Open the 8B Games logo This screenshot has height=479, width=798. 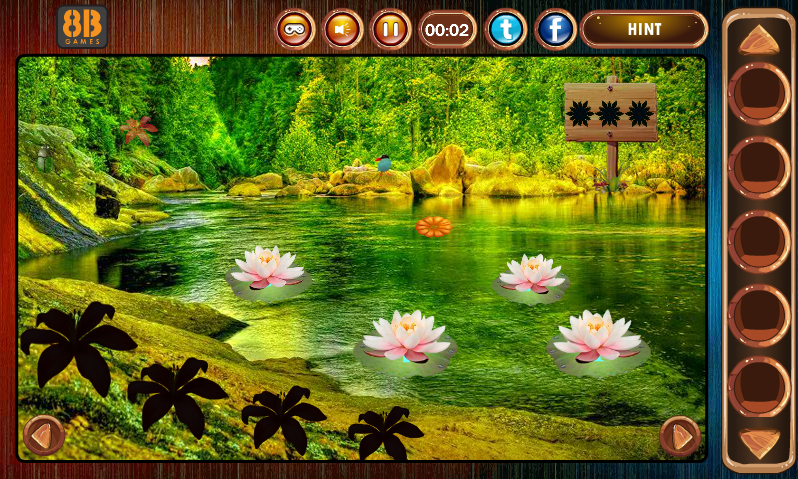coord(82,27)
